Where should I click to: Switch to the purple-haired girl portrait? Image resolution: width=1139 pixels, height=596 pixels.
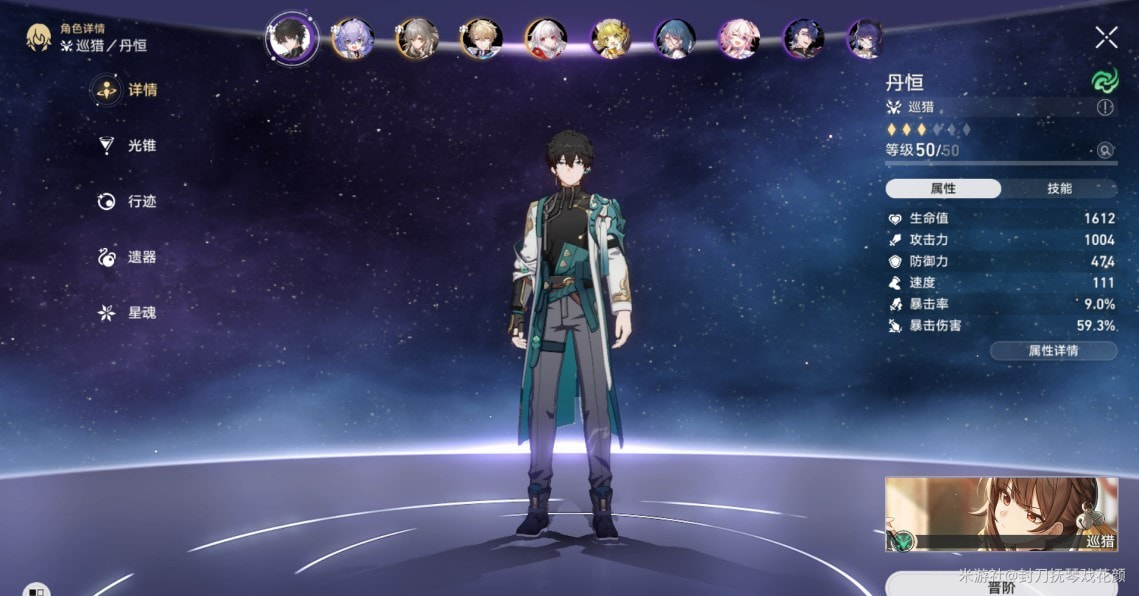(352, 38)
